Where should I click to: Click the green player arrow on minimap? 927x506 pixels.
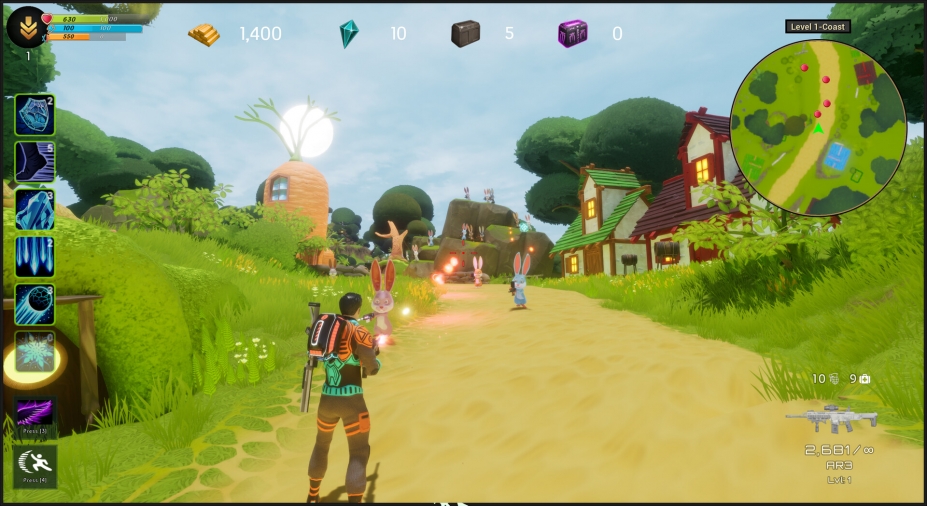point(818,128)
